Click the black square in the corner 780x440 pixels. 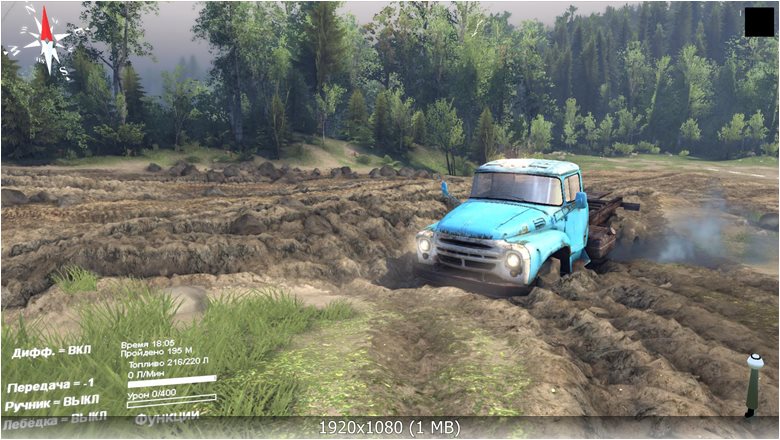[x=758, y=21]
